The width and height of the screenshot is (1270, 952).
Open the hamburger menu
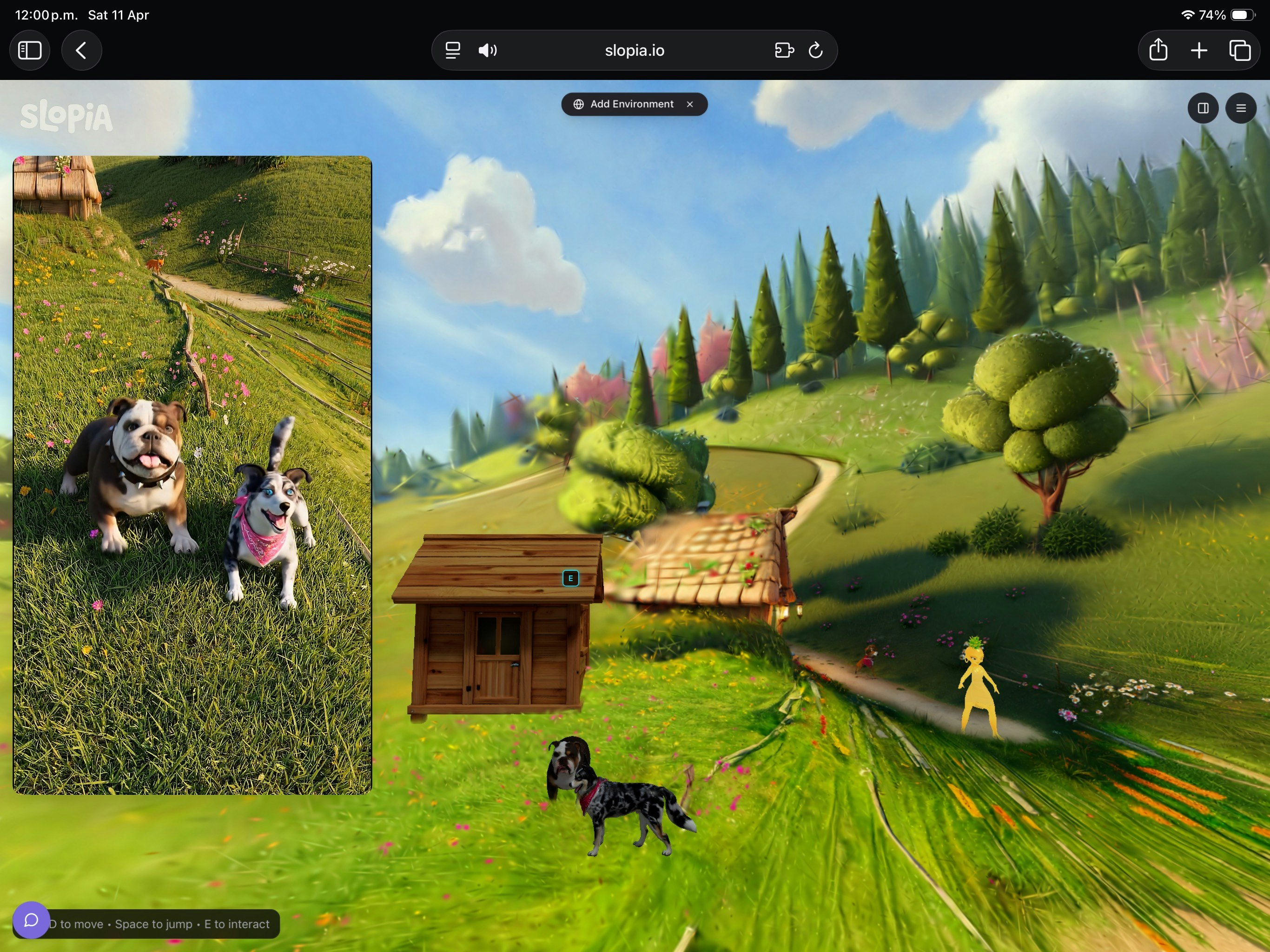pos(1241,108)
